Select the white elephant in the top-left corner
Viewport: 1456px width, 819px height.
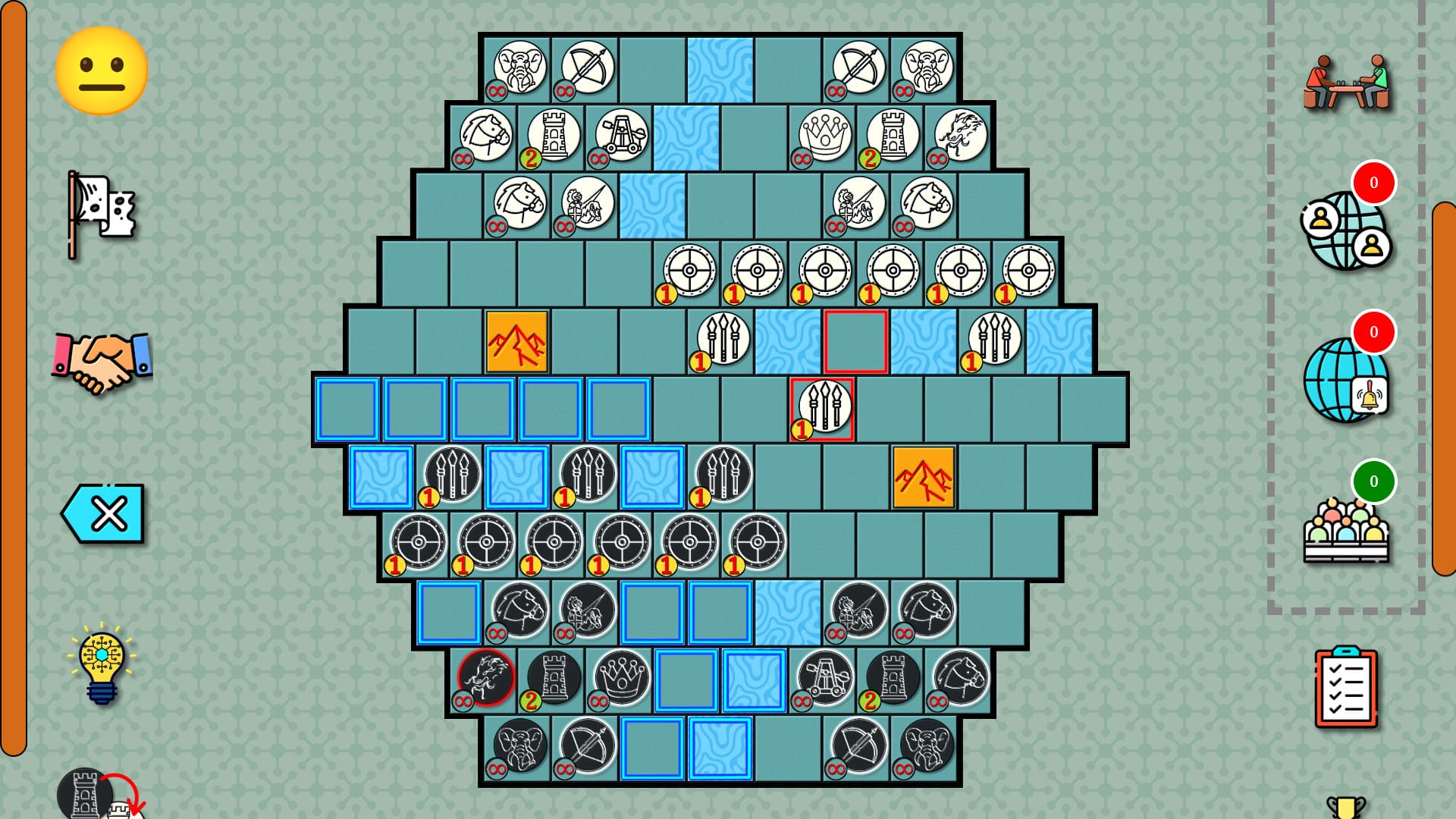pos(522,67)
